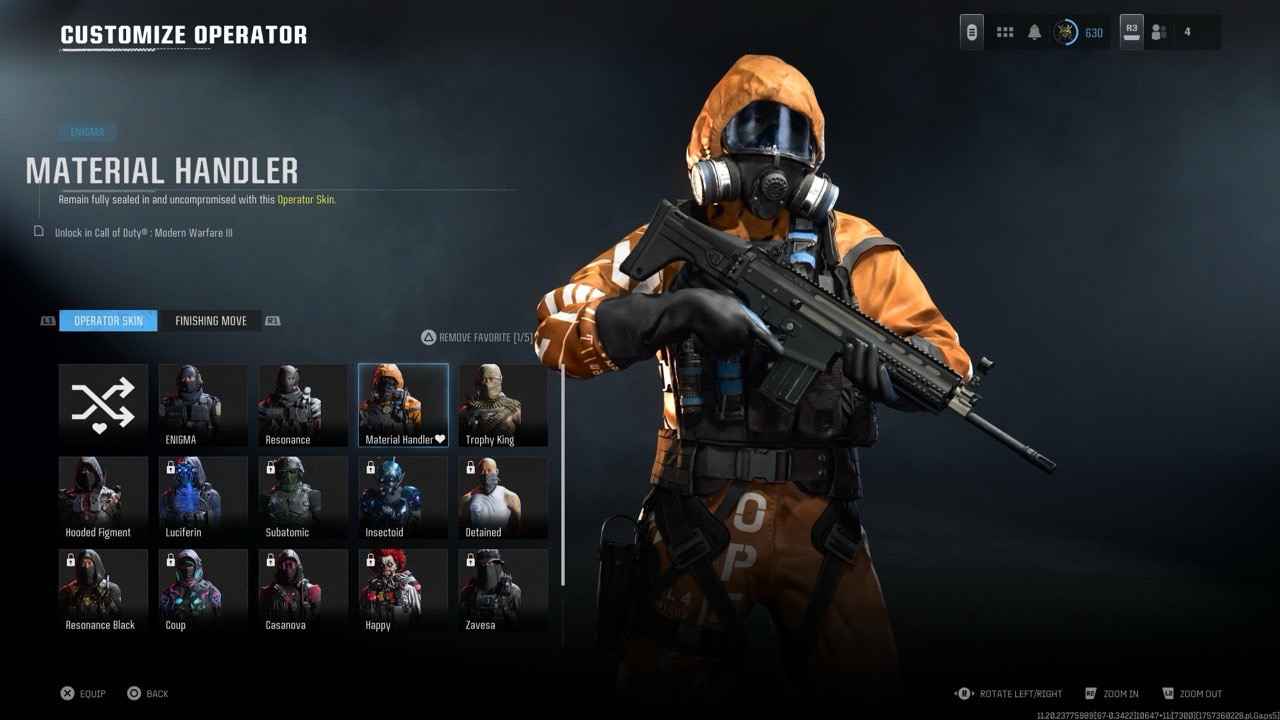Pick the Resonance skin

303,405
